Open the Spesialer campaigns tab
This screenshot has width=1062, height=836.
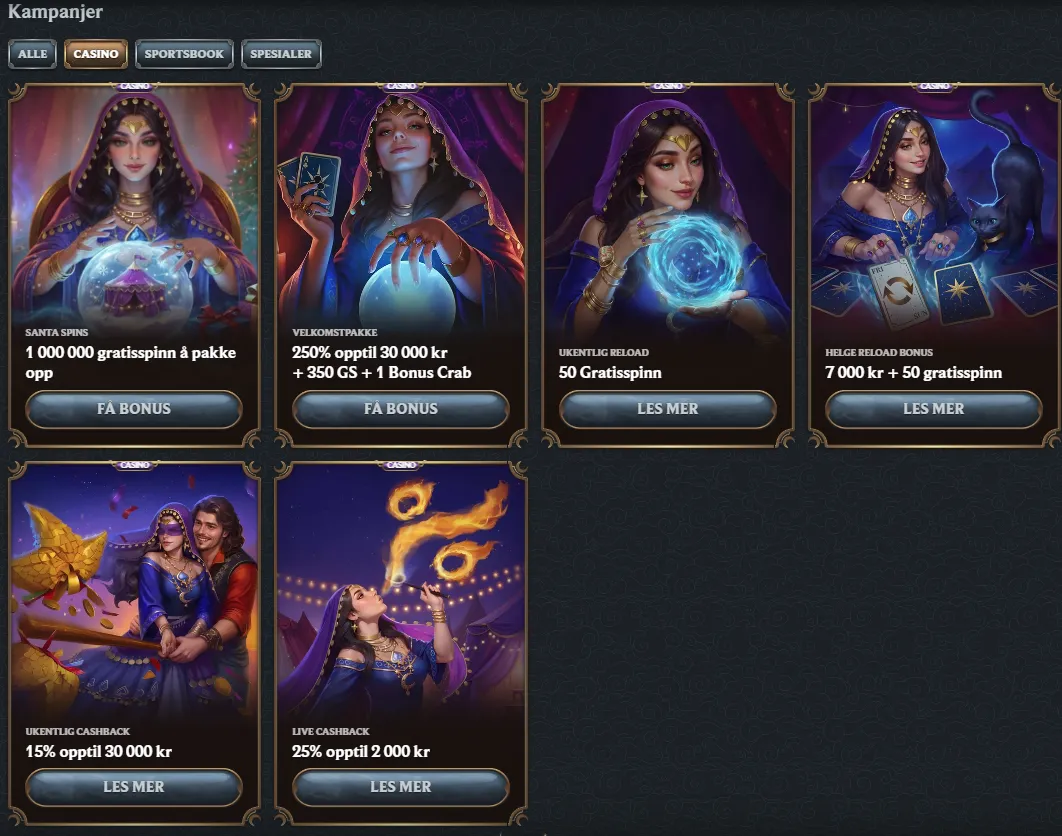(281, 54)
